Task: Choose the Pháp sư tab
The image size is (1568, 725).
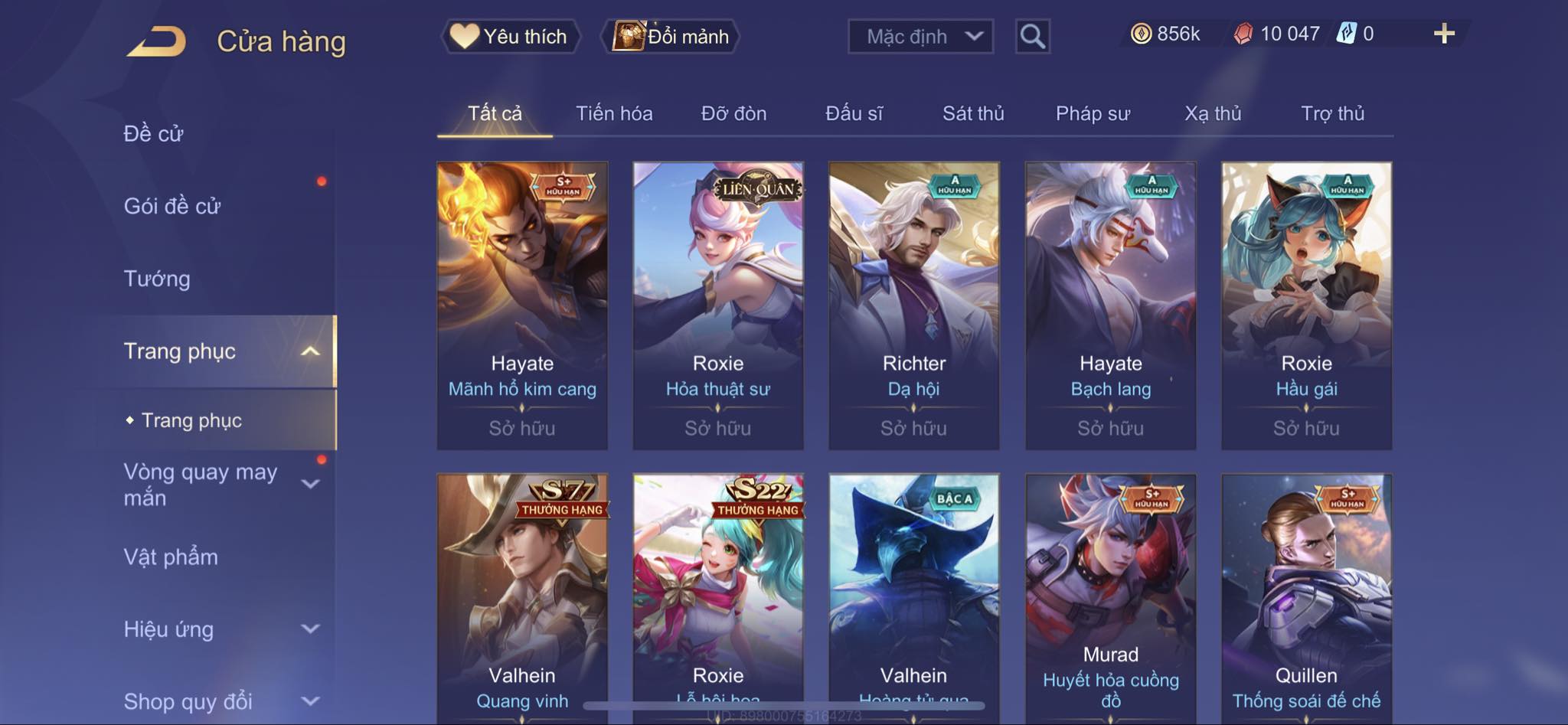Action: (x=1093, y=113)
